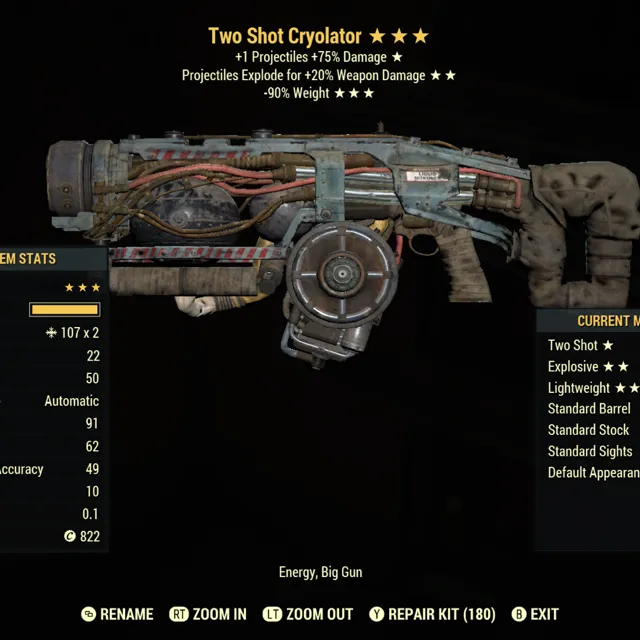Choose Zoom In on the weapon

pos(209,614)
